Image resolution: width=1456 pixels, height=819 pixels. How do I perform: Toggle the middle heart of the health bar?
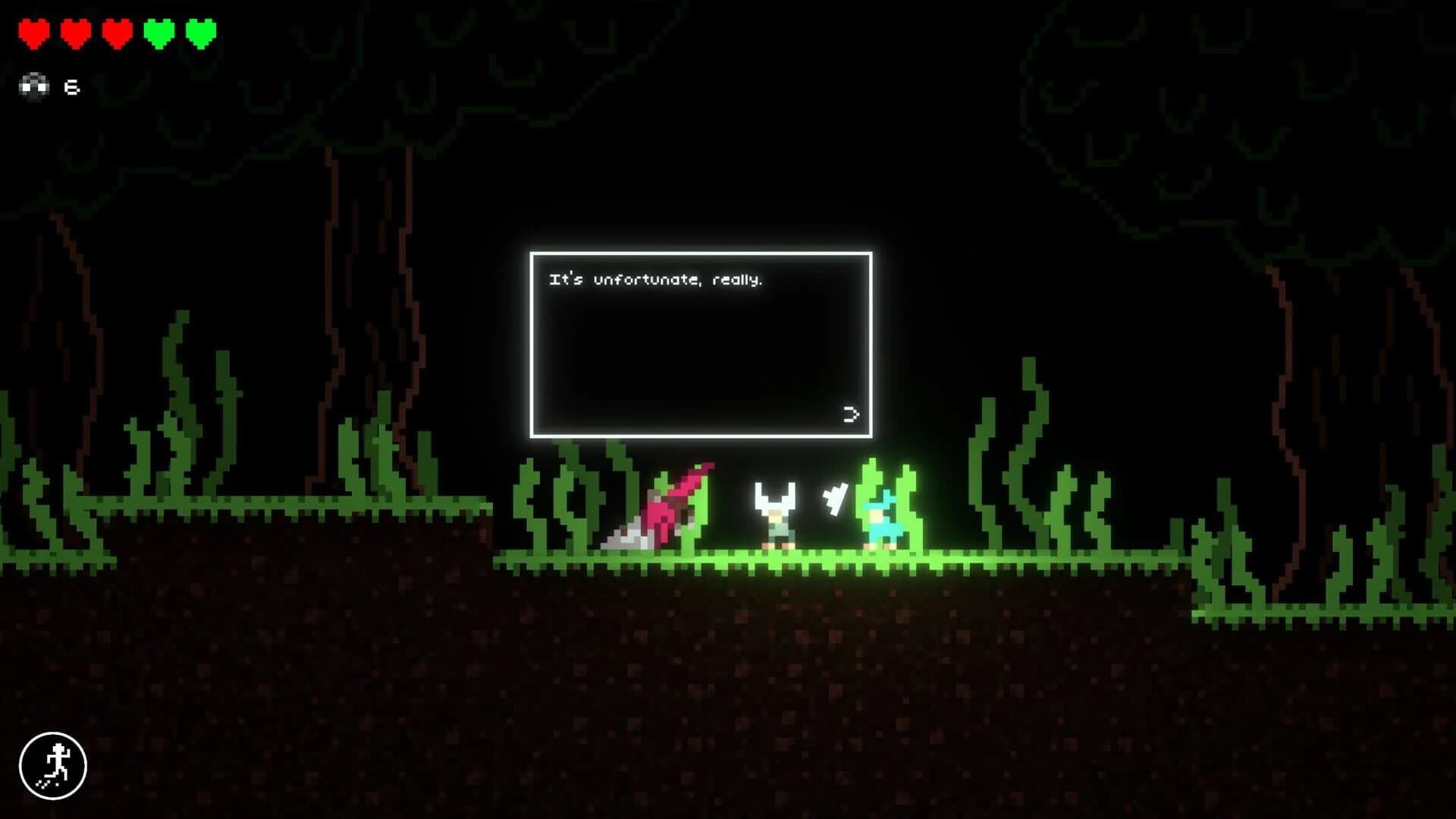117,33
